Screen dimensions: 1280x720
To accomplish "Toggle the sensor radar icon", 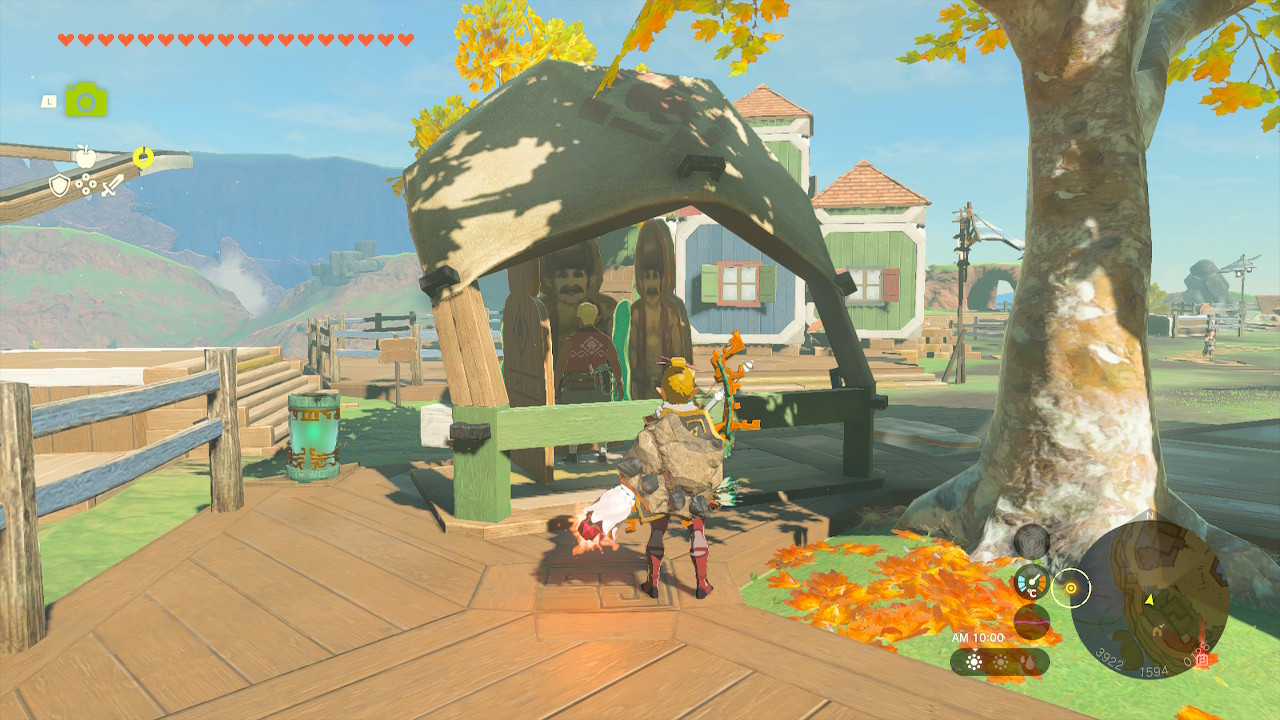I will tap(1032, 541).
